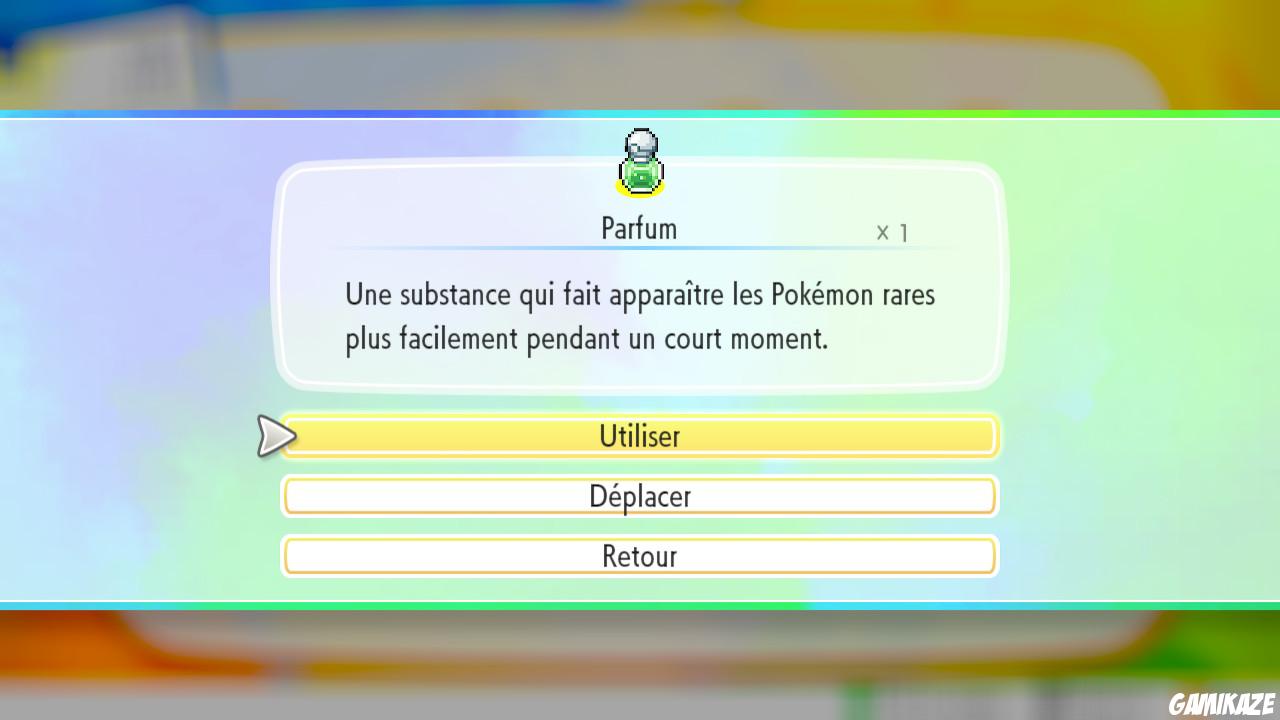The height and width of the screenshot is (720, 1280).
Task: Click the Parfum item name
Action: [638, 228]
